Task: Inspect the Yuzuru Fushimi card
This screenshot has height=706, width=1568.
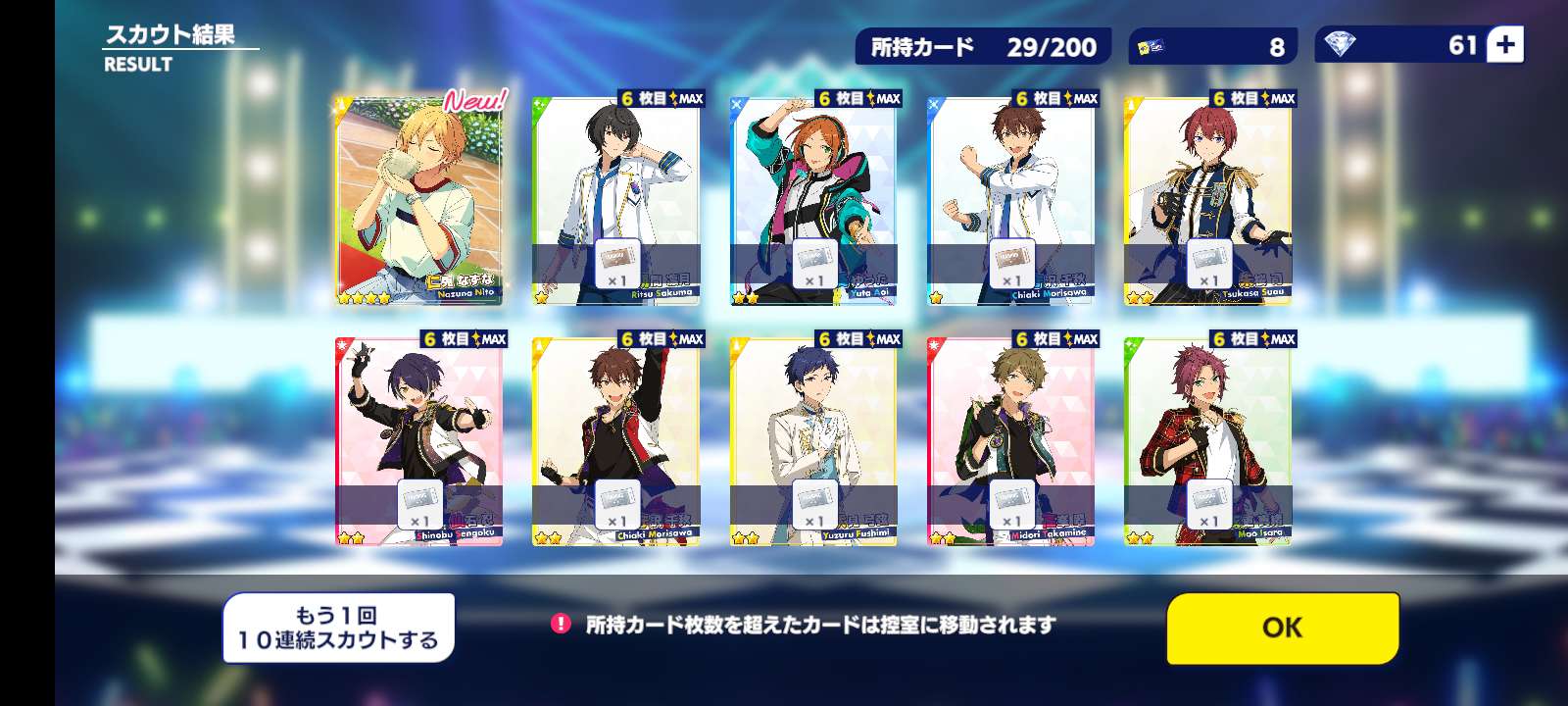Action: [x=814, y=441]
